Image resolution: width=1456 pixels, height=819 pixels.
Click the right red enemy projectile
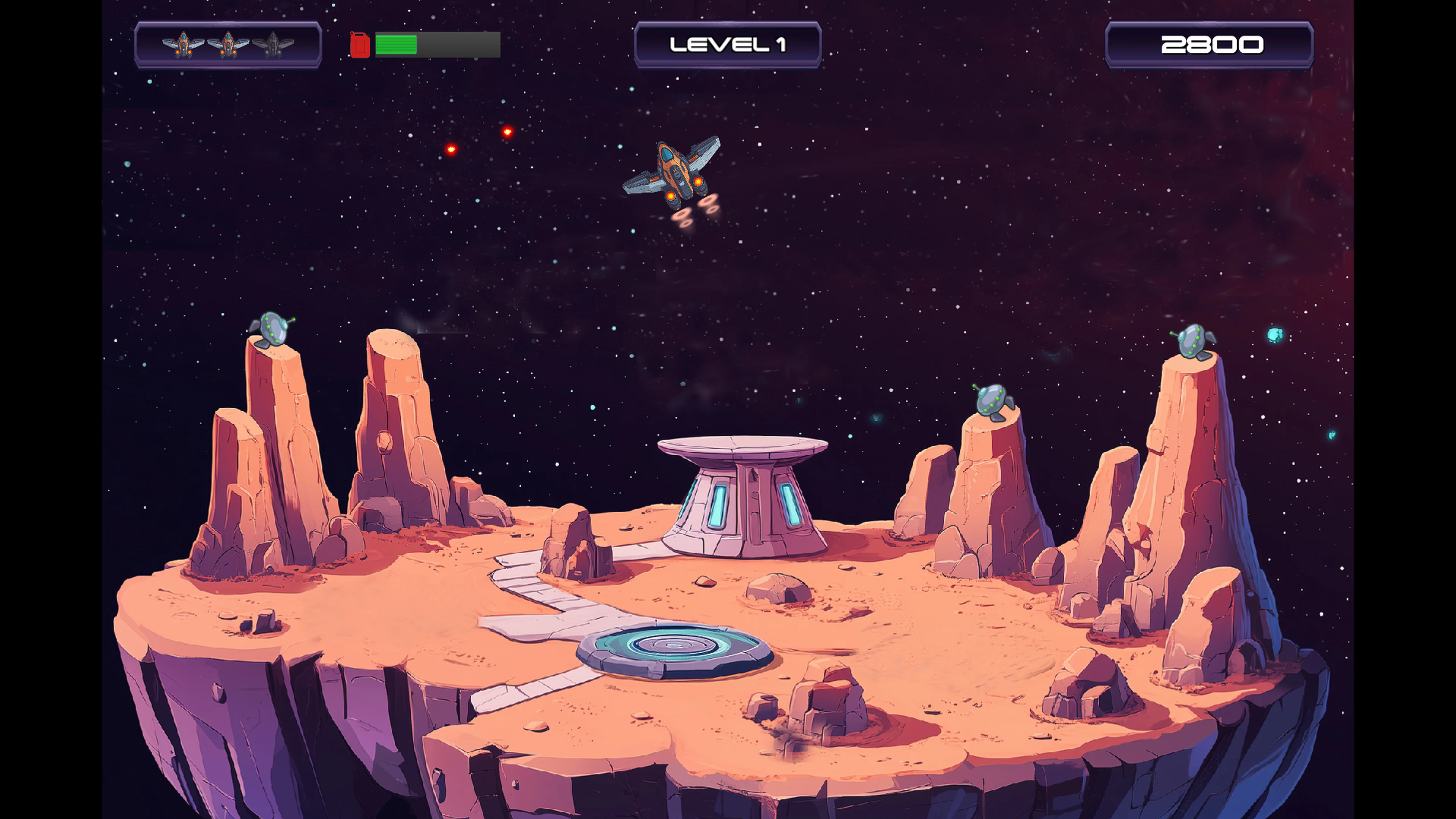pyautogui.click(x=508, y=133)
